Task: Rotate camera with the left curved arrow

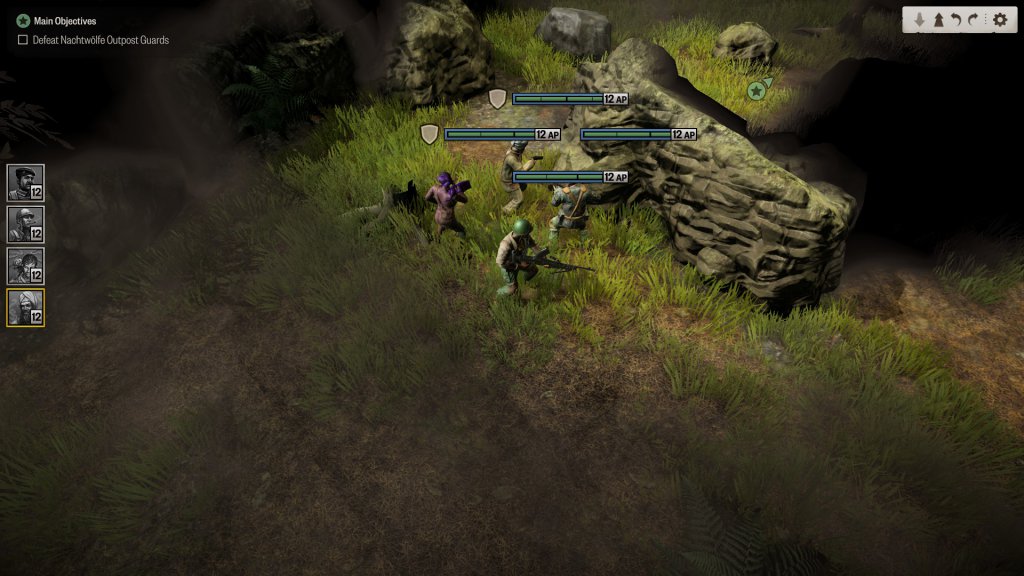Action: [x=956, y=20]
